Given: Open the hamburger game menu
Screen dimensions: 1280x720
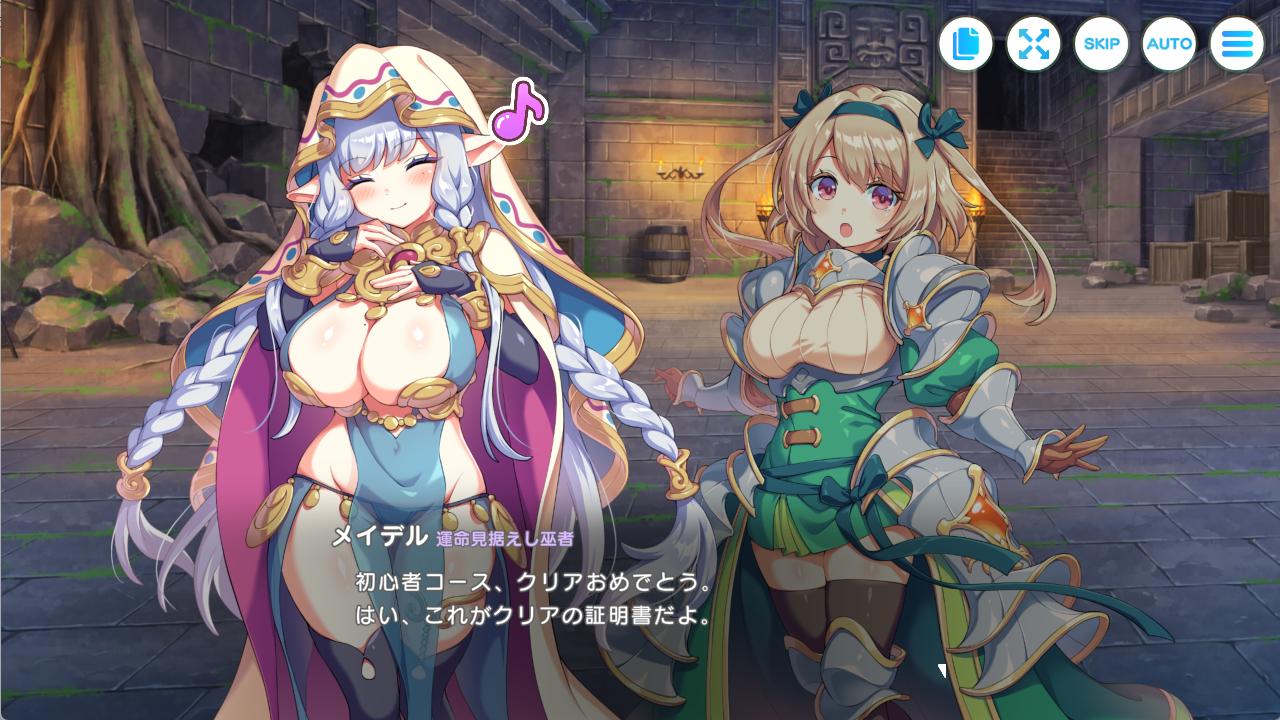Looking at the screenshot, I should (x=1237, y=43).
